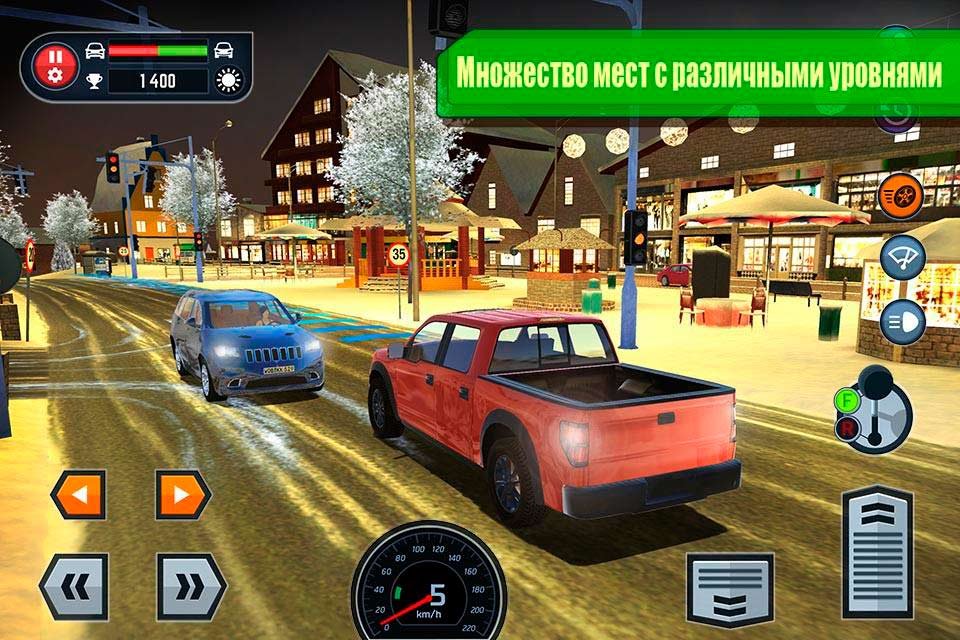The image size is (960, 640).
Task: Shift the gear lever selector
Action: click(x=874, y=410)
